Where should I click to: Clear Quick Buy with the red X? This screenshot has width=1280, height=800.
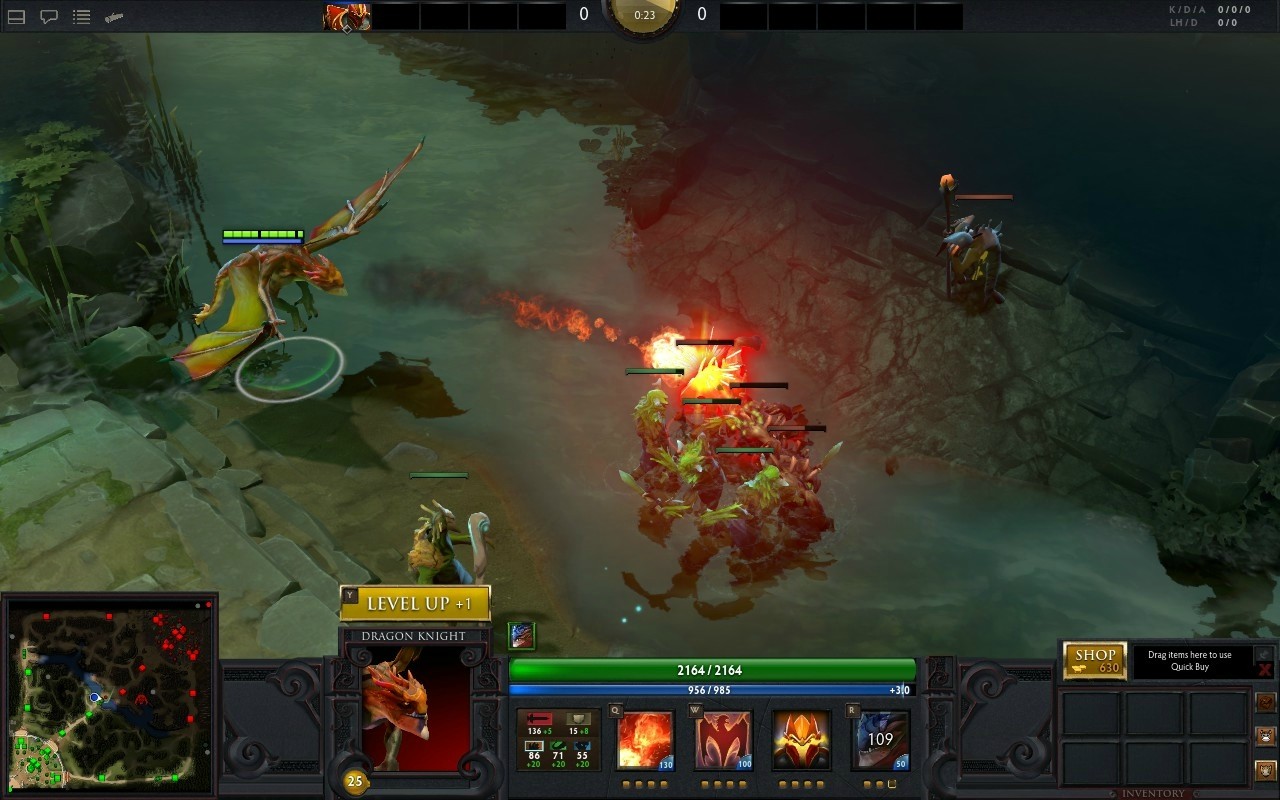[x=1264, y=669]
